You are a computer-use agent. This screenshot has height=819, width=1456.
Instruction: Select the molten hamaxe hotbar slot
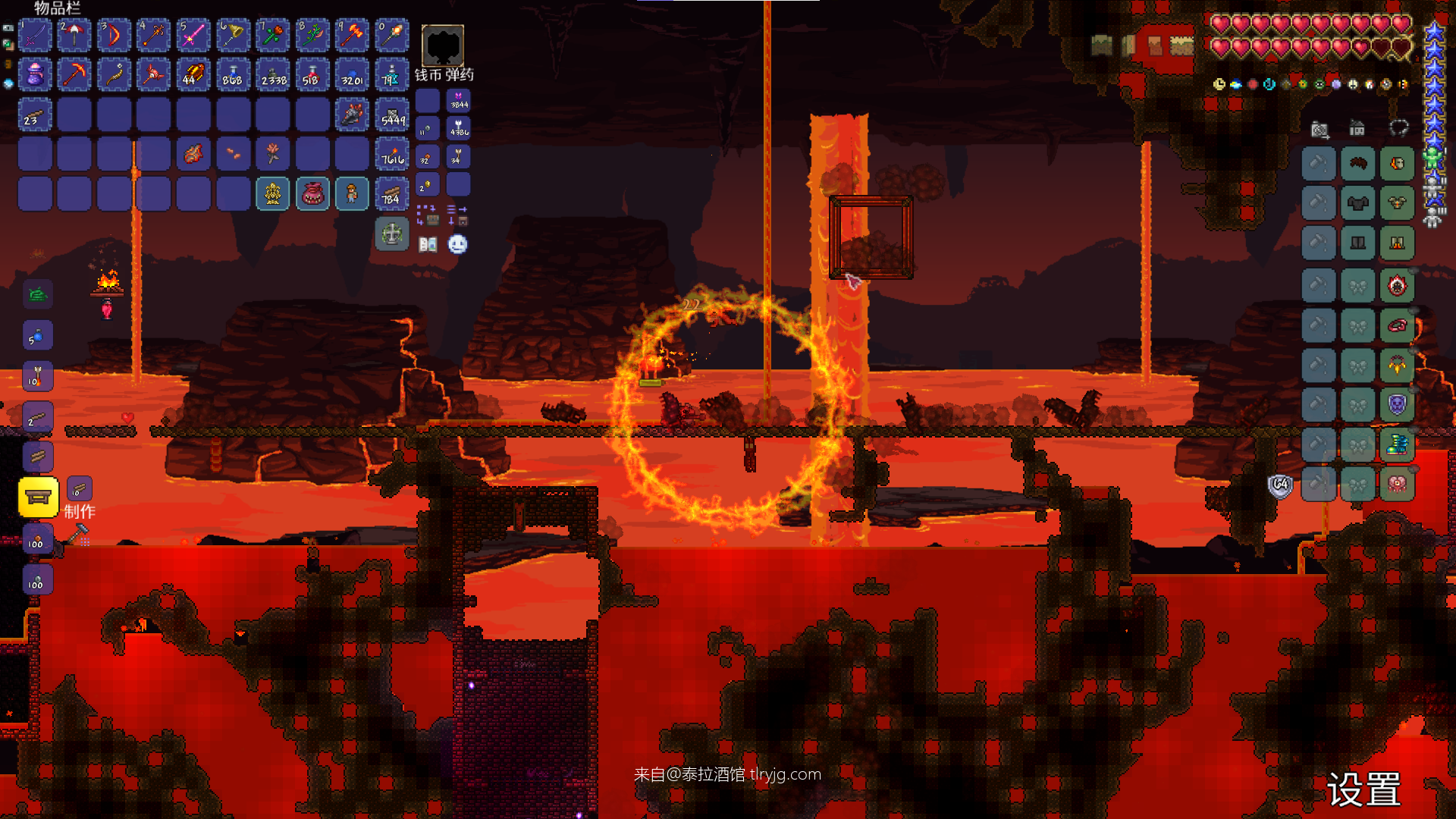tap(352, 36)
